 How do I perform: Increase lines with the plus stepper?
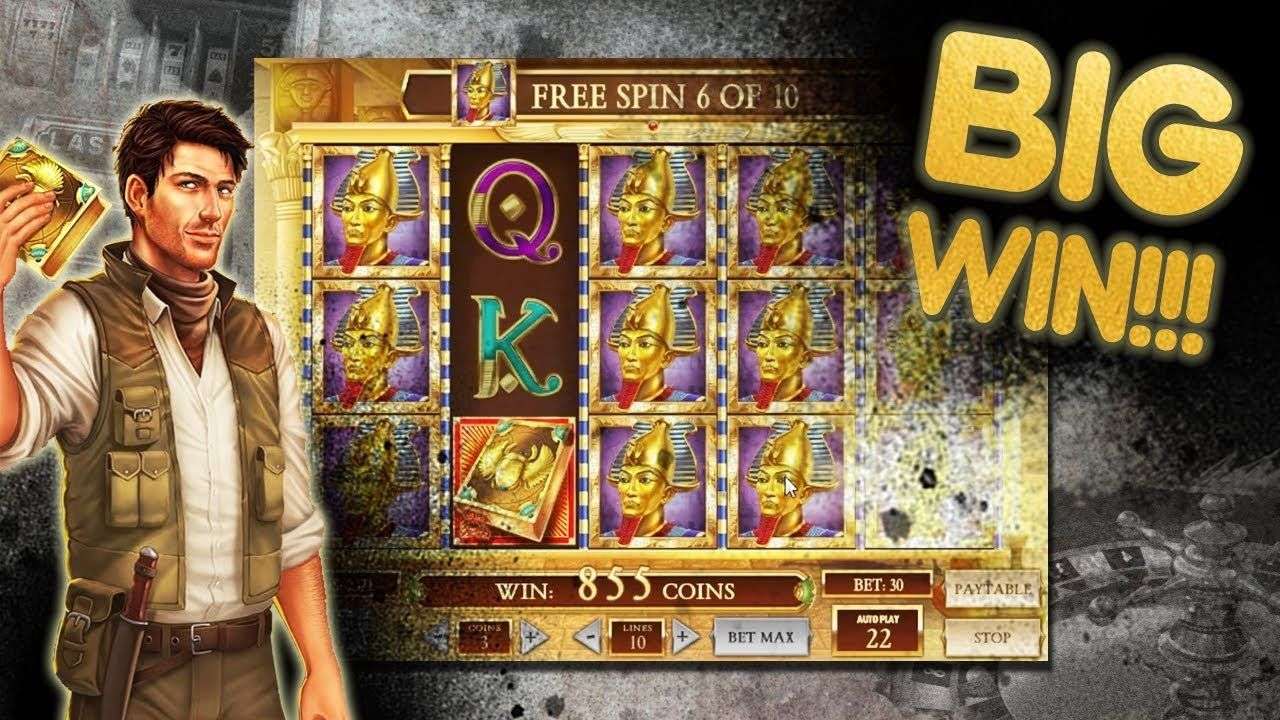click(x=685, y=635)
